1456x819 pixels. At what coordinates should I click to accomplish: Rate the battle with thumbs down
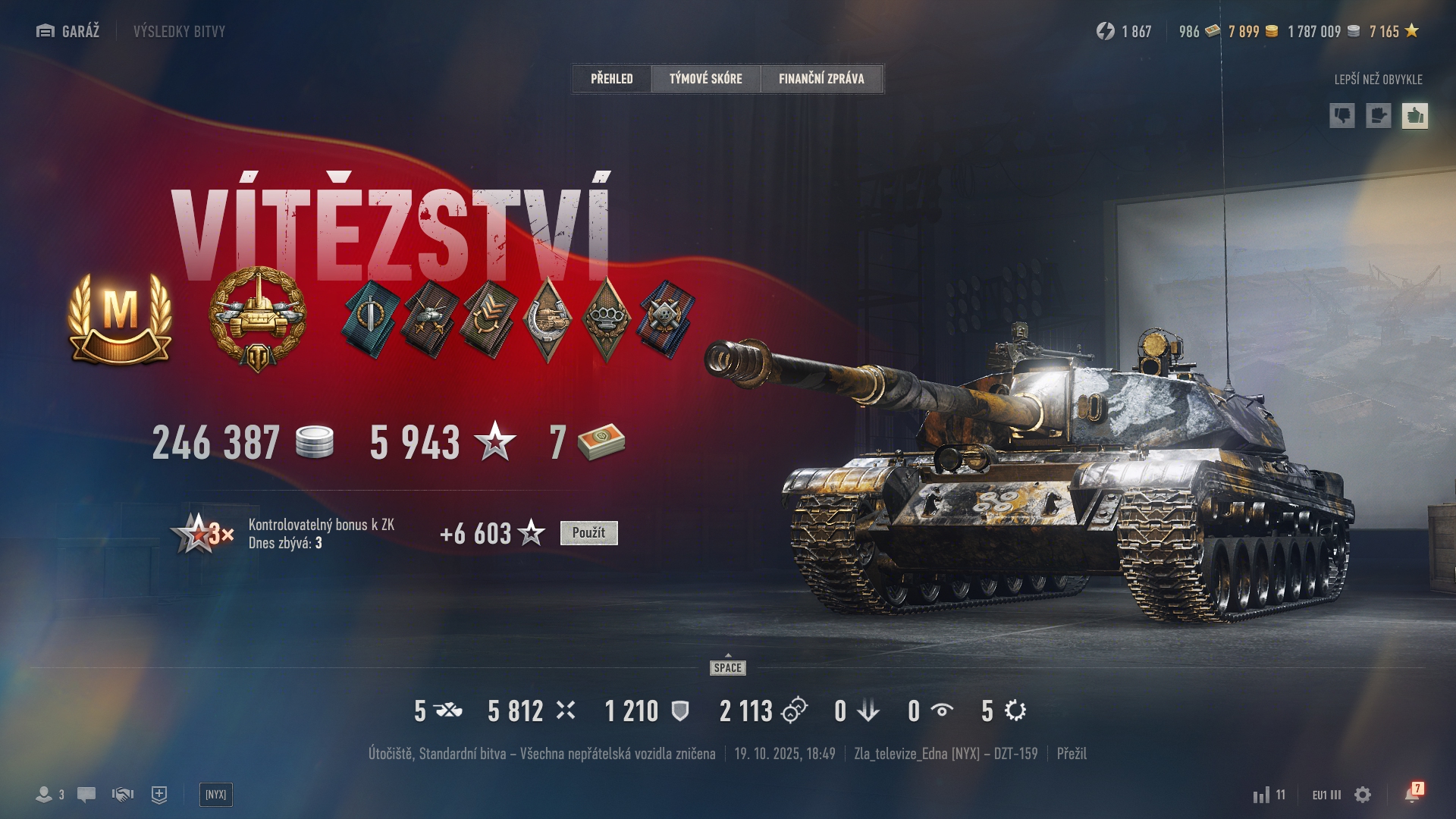1342,116
